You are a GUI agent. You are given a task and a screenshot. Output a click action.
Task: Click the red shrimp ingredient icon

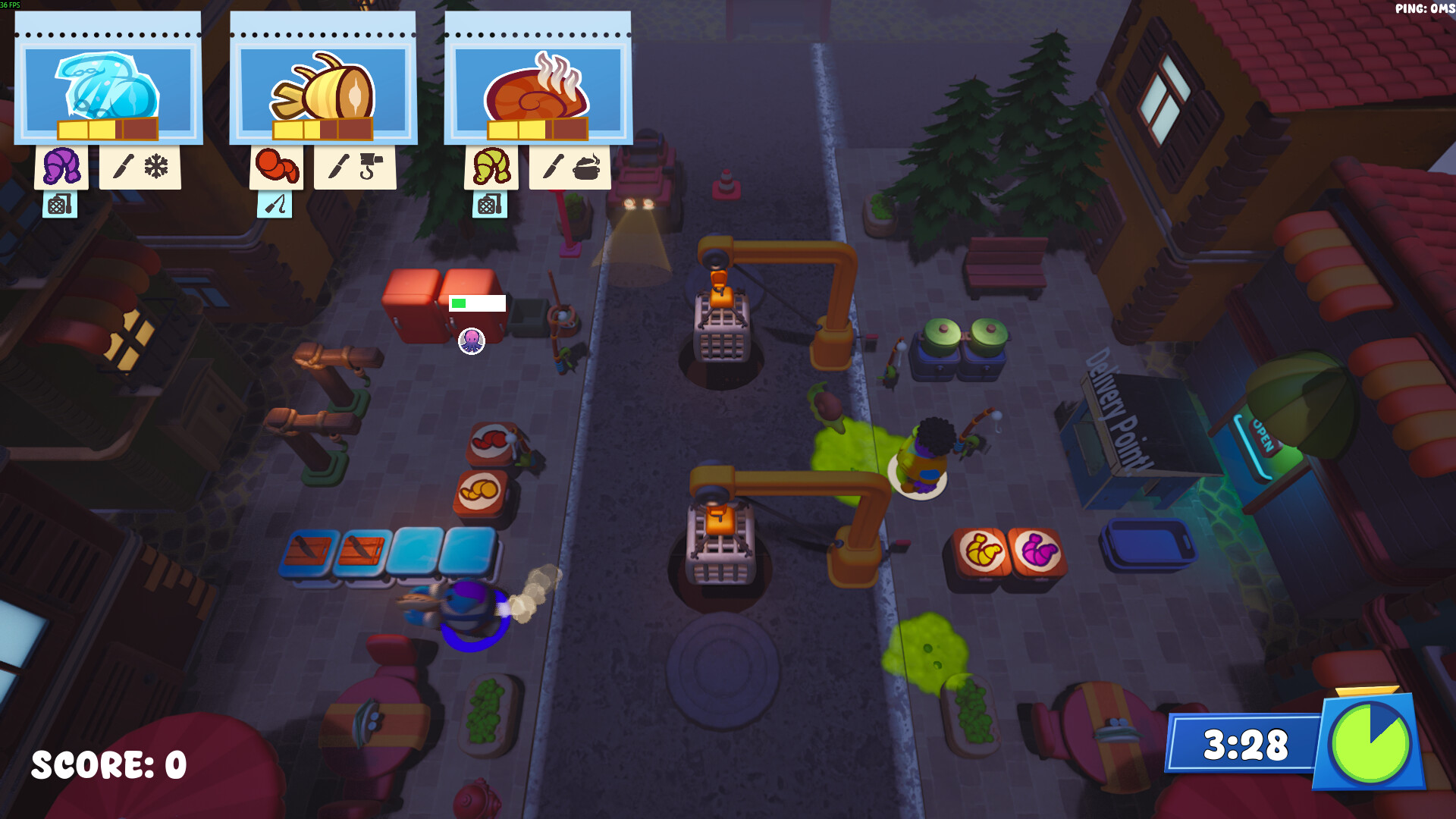tap(277, 166)
